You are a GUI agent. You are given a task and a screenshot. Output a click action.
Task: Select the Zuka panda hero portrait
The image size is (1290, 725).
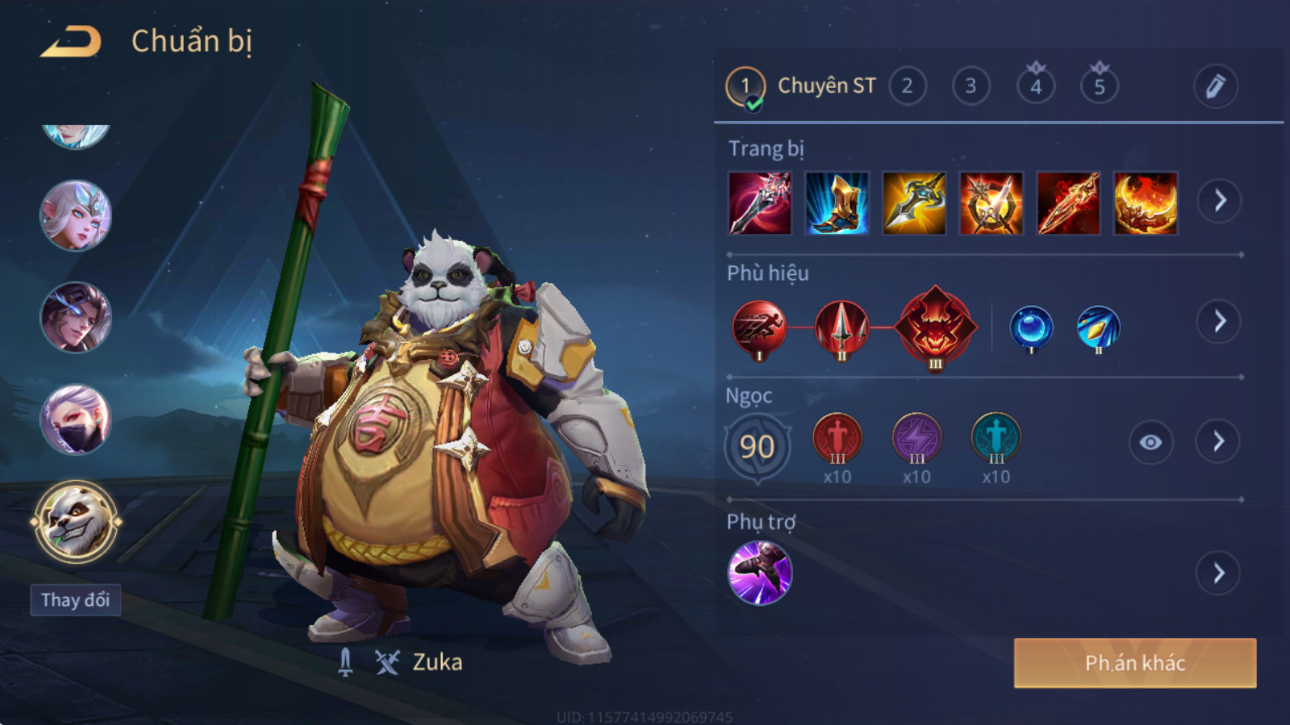tap(76, 521)
